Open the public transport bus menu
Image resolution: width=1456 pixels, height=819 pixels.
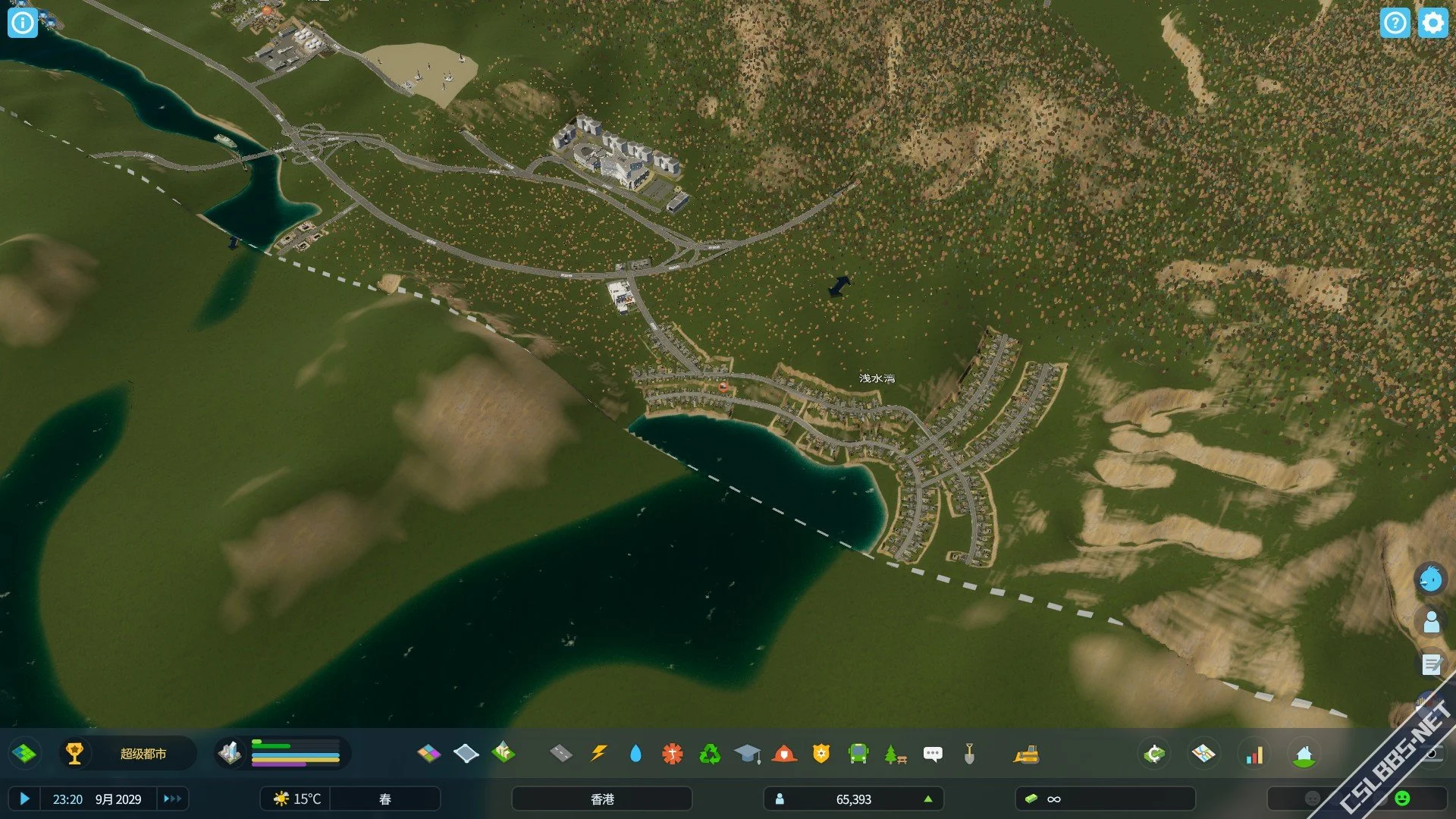[858, 754]
